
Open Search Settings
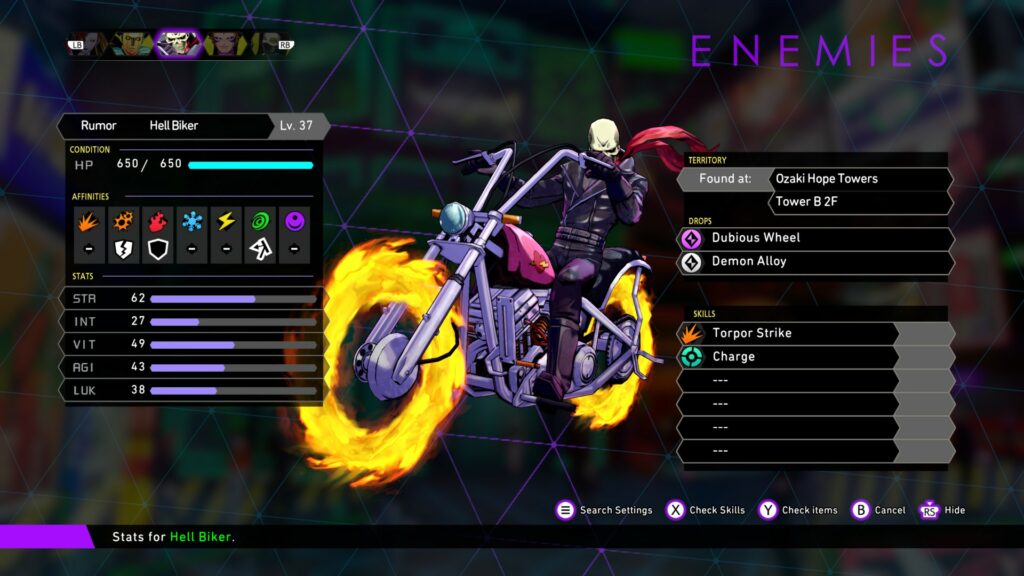[604, 510]
